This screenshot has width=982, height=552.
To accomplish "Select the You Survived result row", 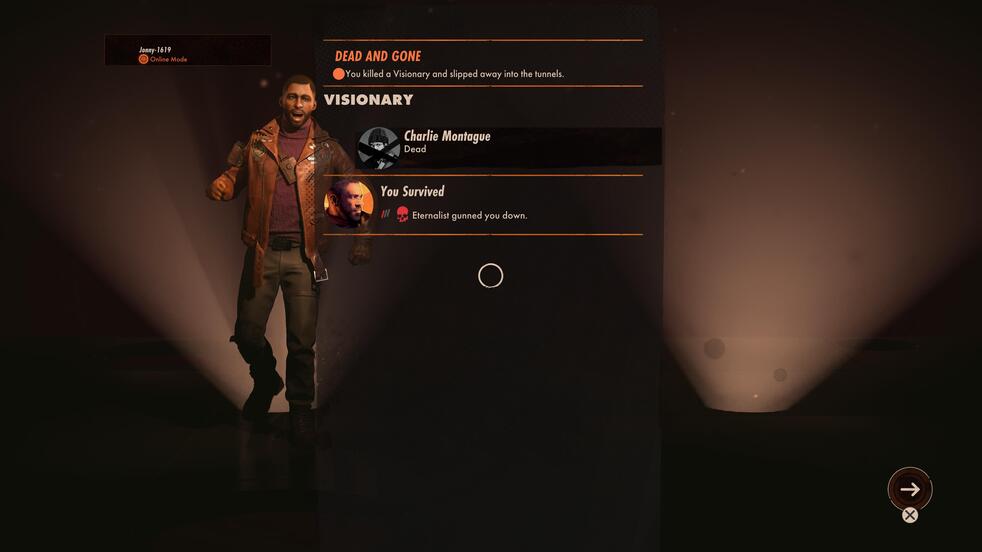I will [x=482, y=203].
